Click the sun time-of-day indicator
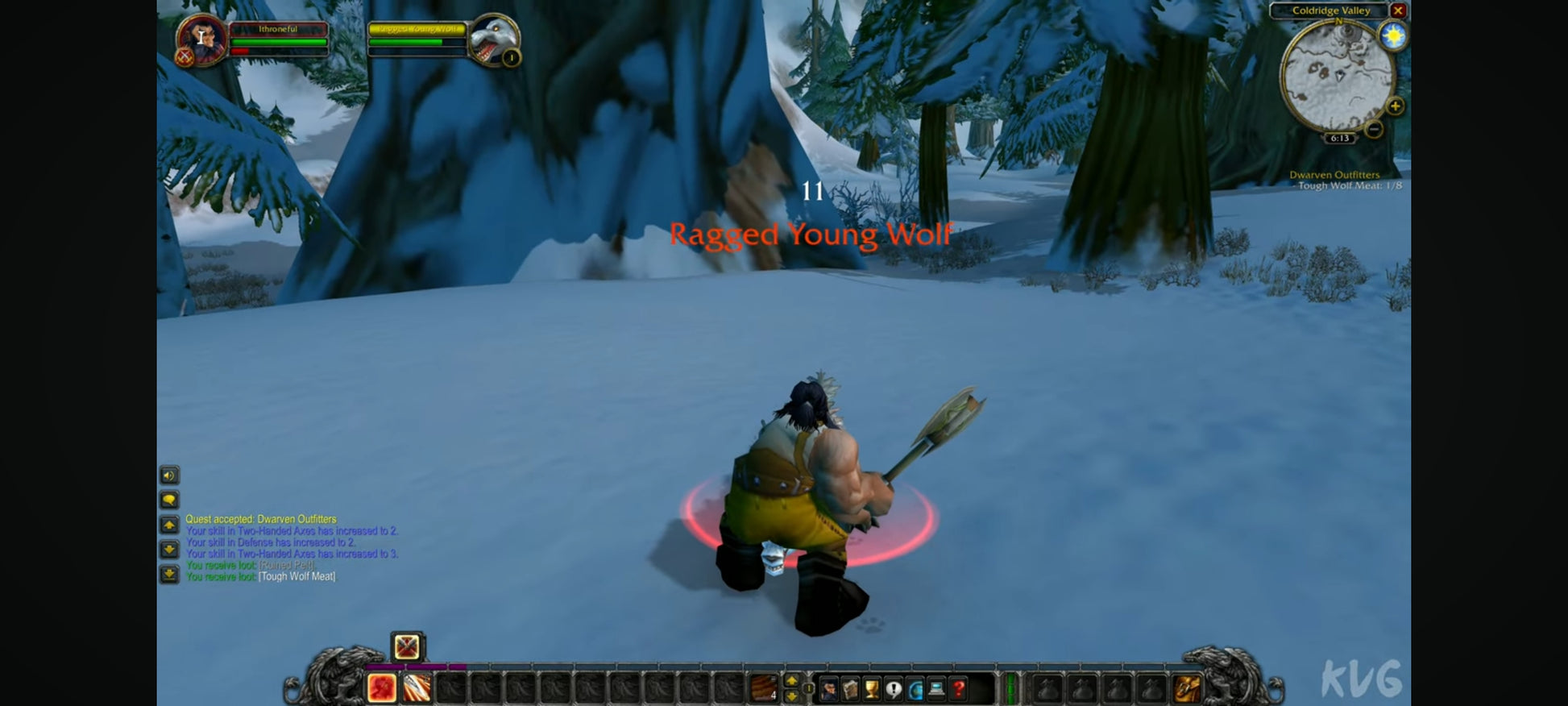The height and width of the screenshot is (706, 1568). (x=1392, y=36)
